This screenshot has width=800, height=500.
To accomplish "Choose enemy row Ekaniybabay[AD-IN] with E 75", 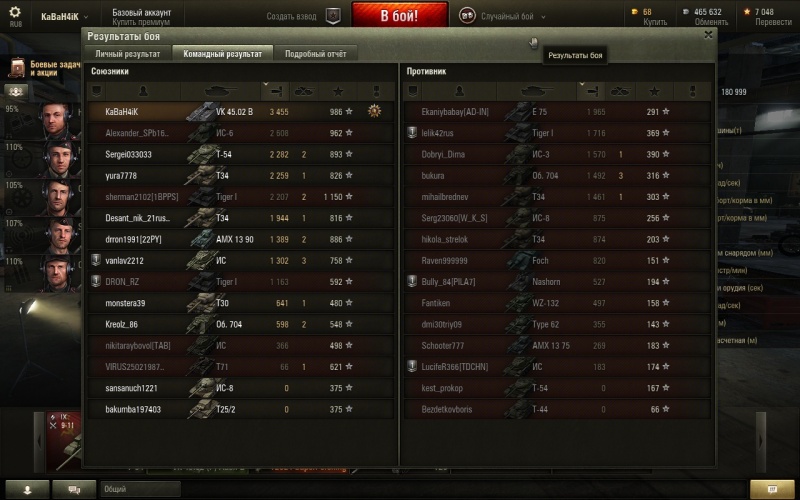I will click(556, 111).
